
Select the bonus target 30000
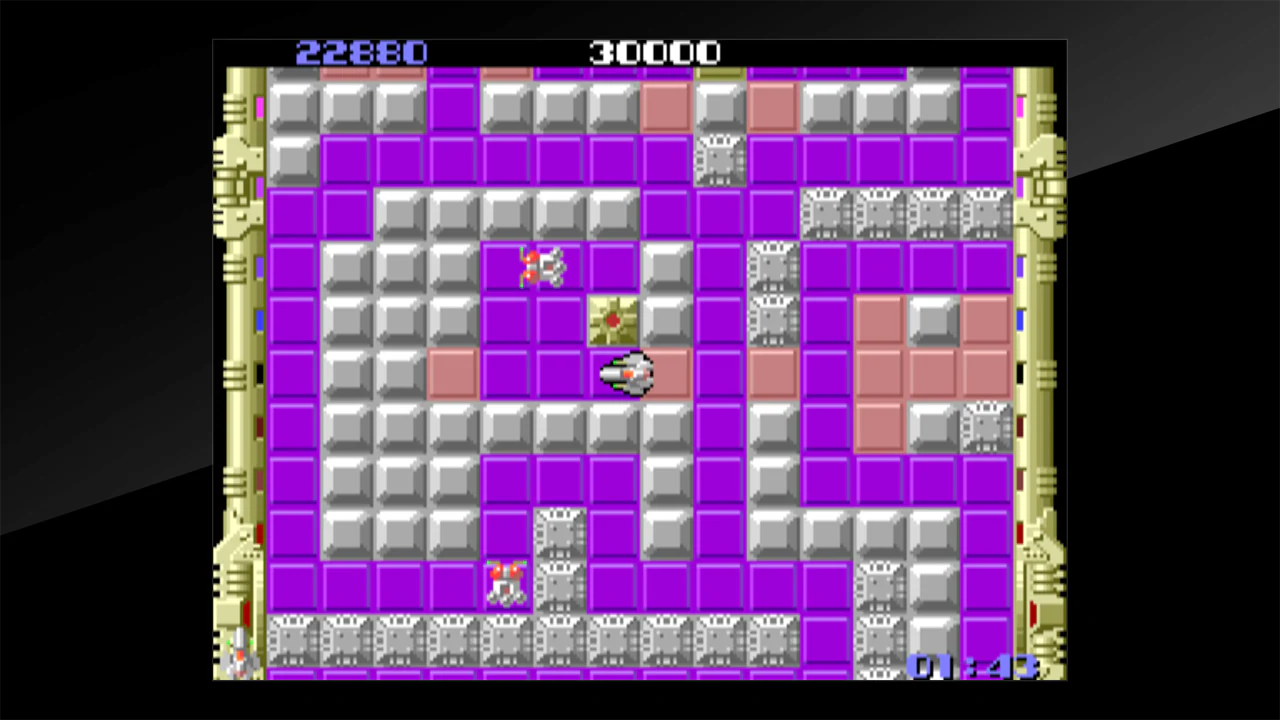(x=655, y=52)
